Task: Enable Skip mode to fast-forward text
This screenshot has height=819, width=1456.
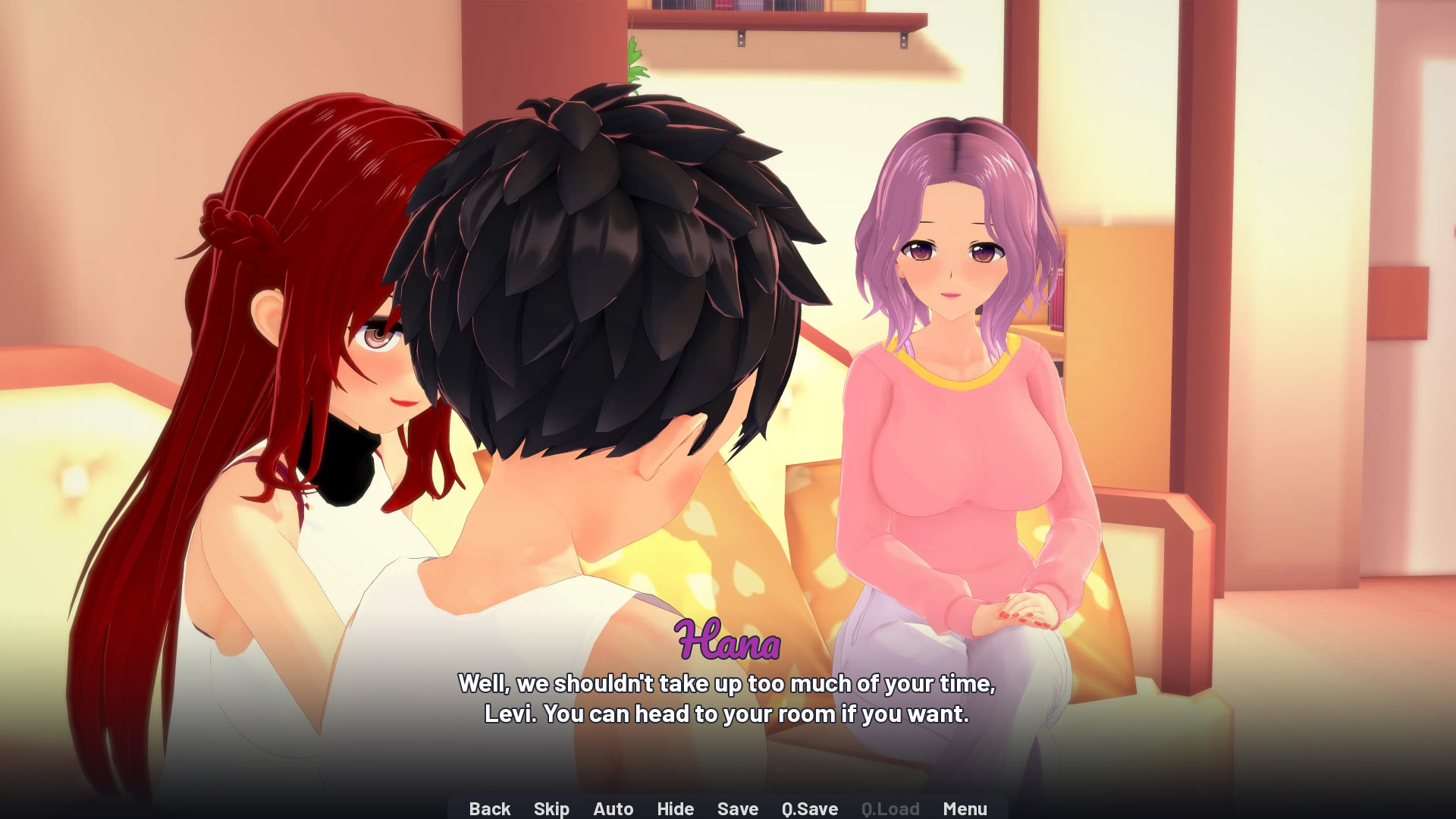Action: point(551,808)
